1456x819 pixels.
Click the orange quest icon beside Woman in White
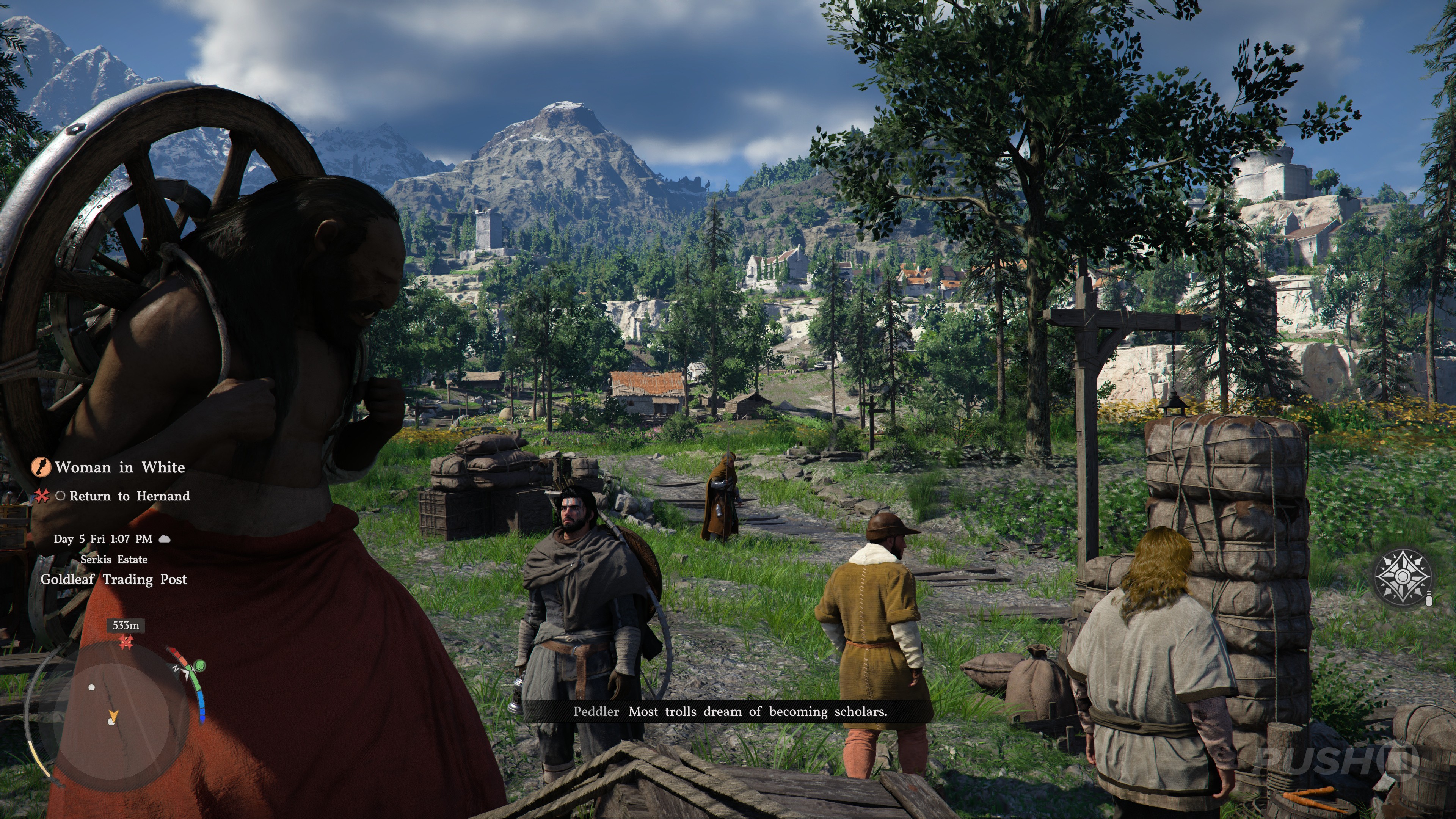41,468
